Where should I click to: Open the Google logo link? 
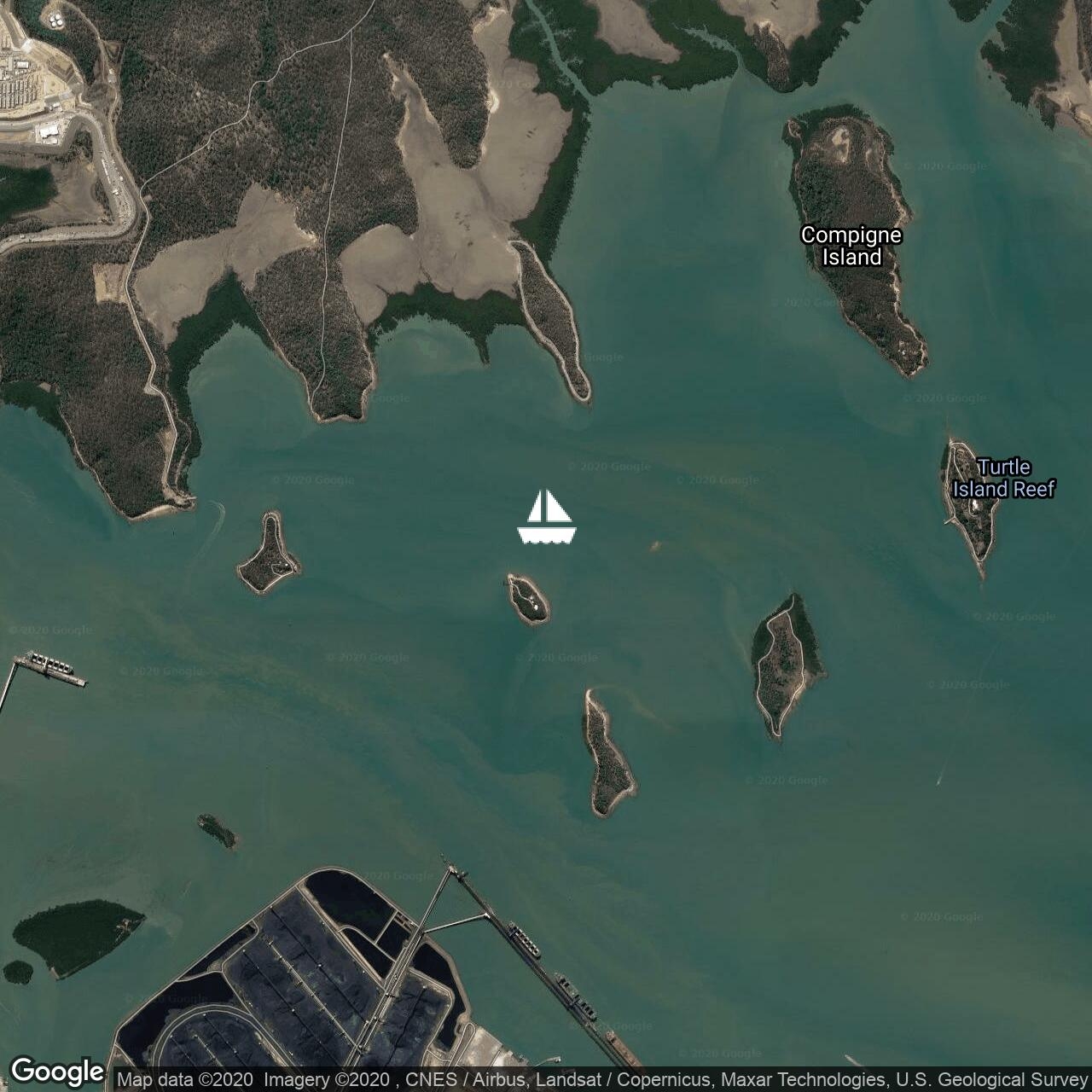point(57,1071)
